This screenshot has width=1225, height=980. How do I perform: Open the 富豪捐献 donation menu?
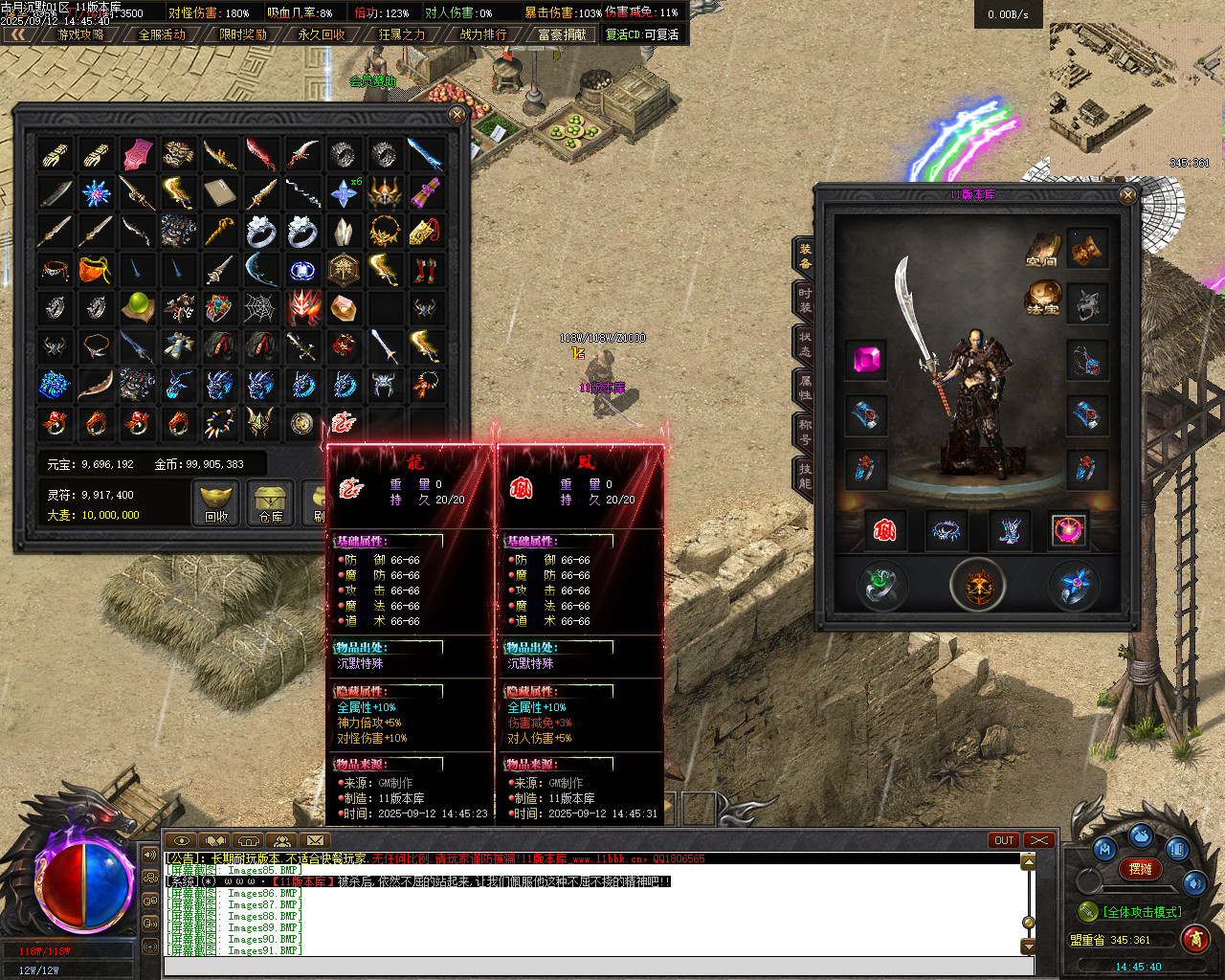(x=562, y=34)
